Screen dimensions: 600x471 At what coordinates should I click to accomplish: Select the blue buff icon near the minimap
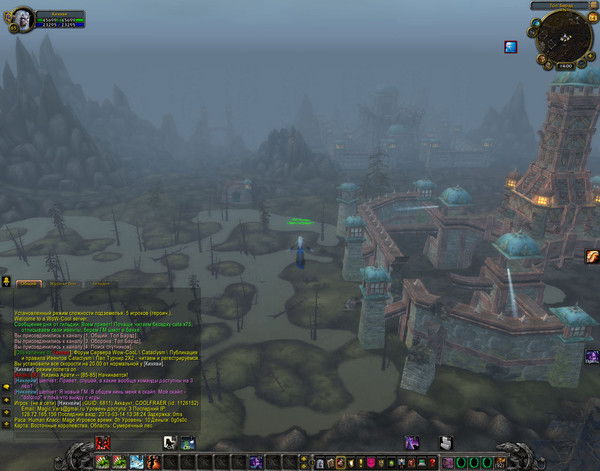coord(510,46)
